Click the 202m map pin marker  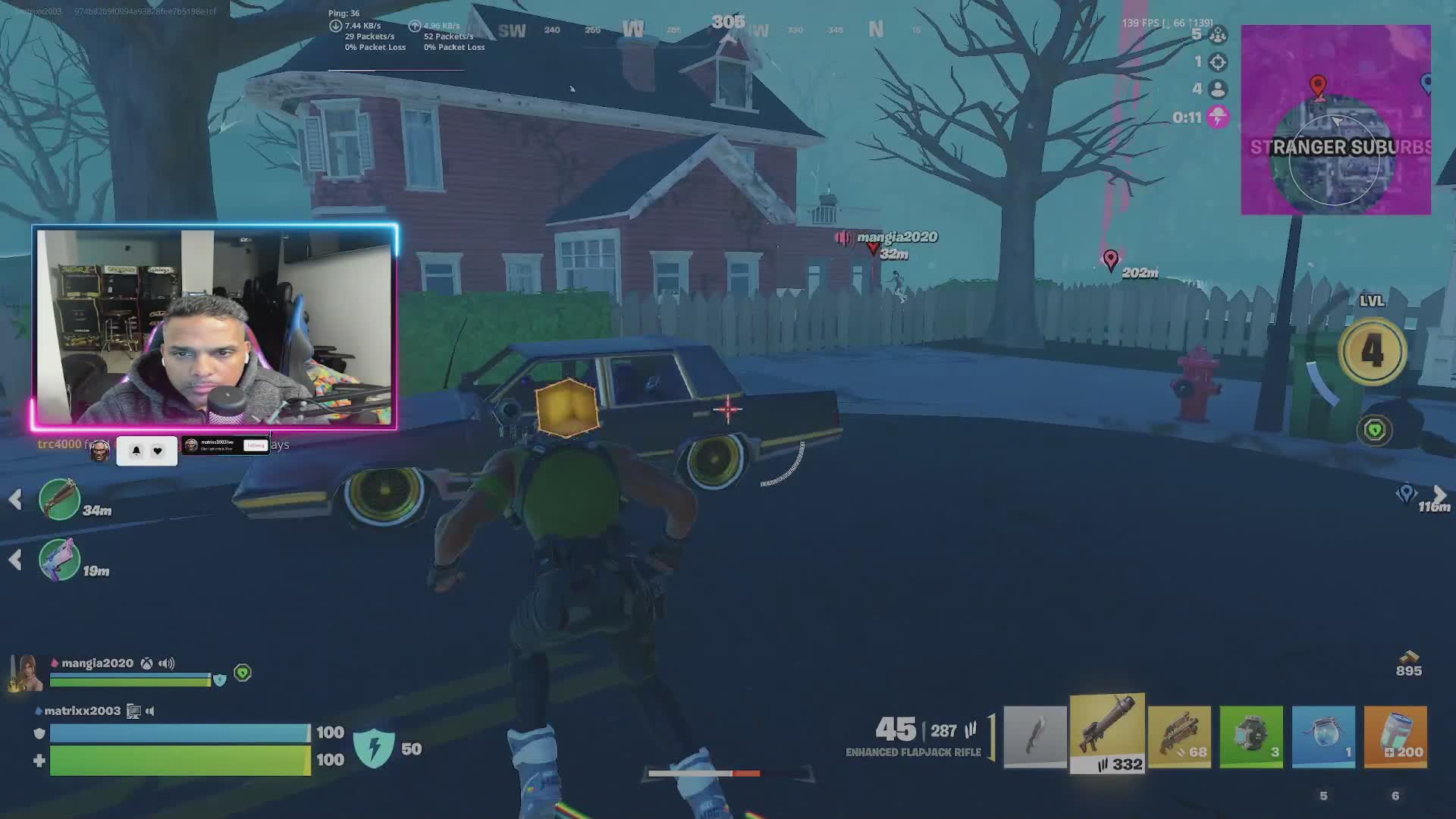1111,259
